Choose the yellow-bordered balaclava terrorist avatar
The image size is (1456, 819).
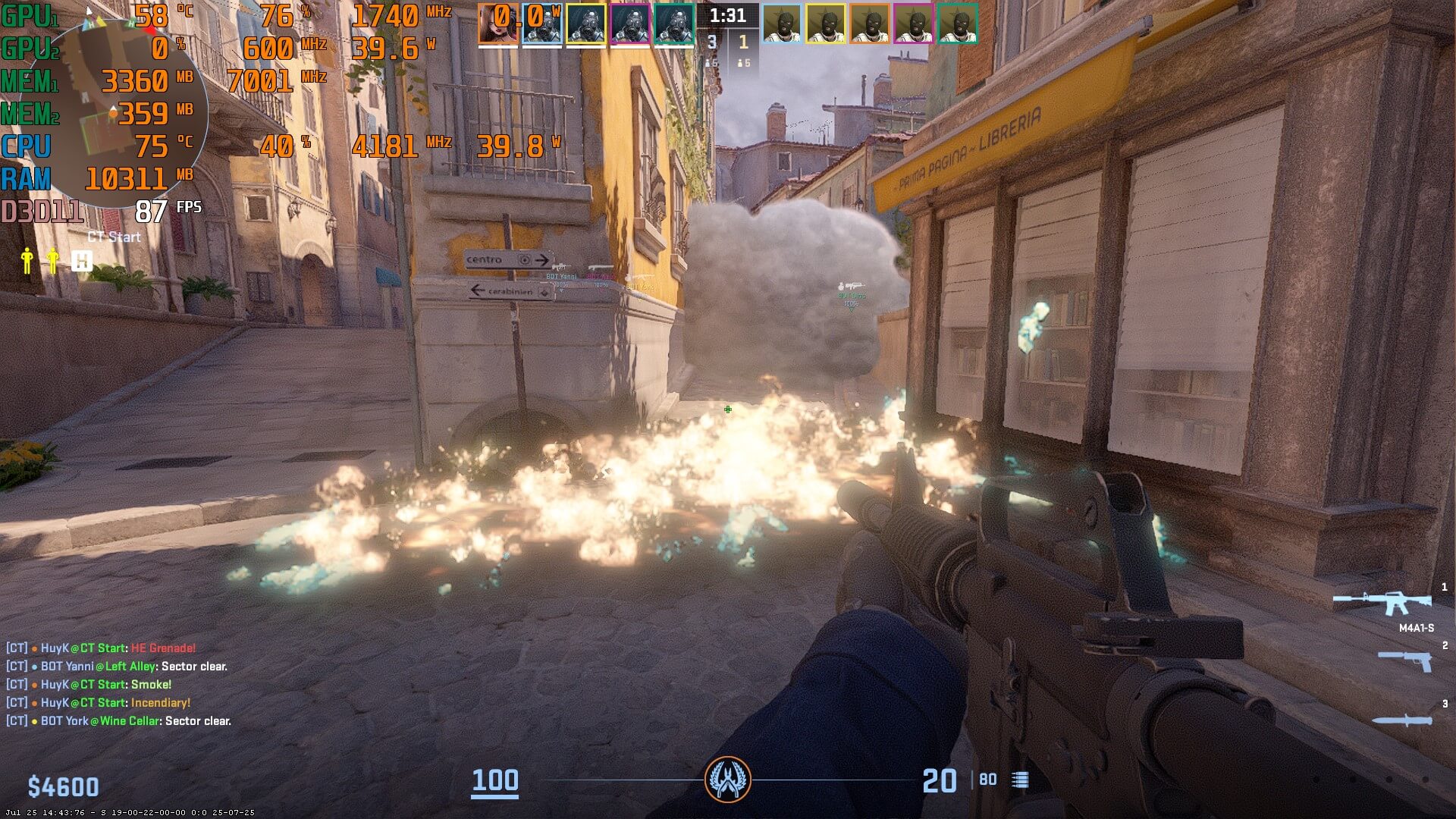point(825,23)
